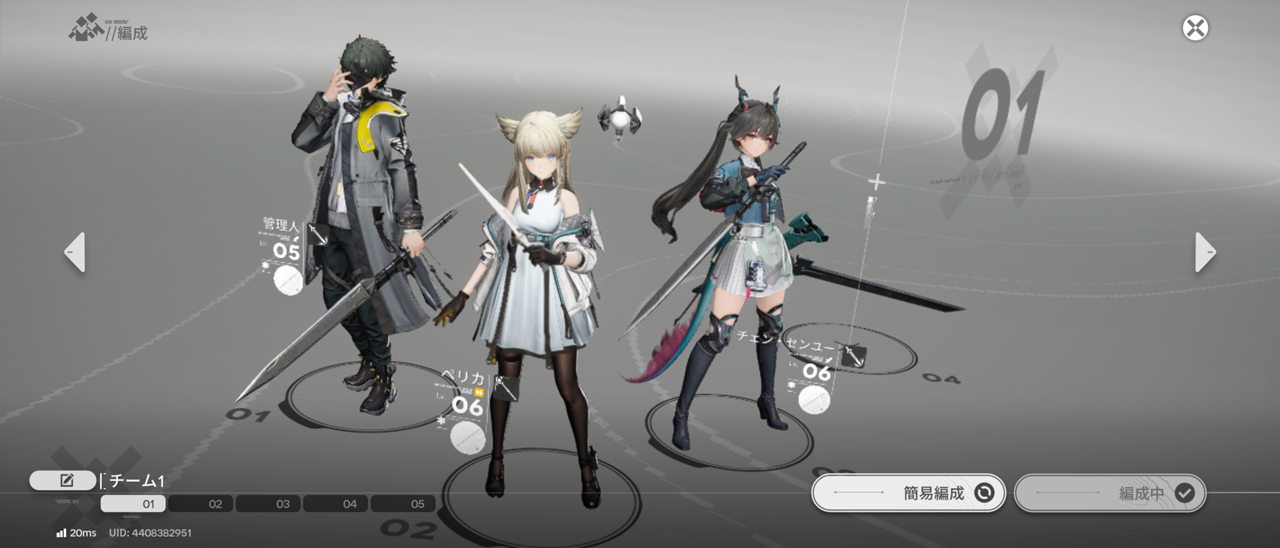Close the formation screen

(x=1195, y=28)
